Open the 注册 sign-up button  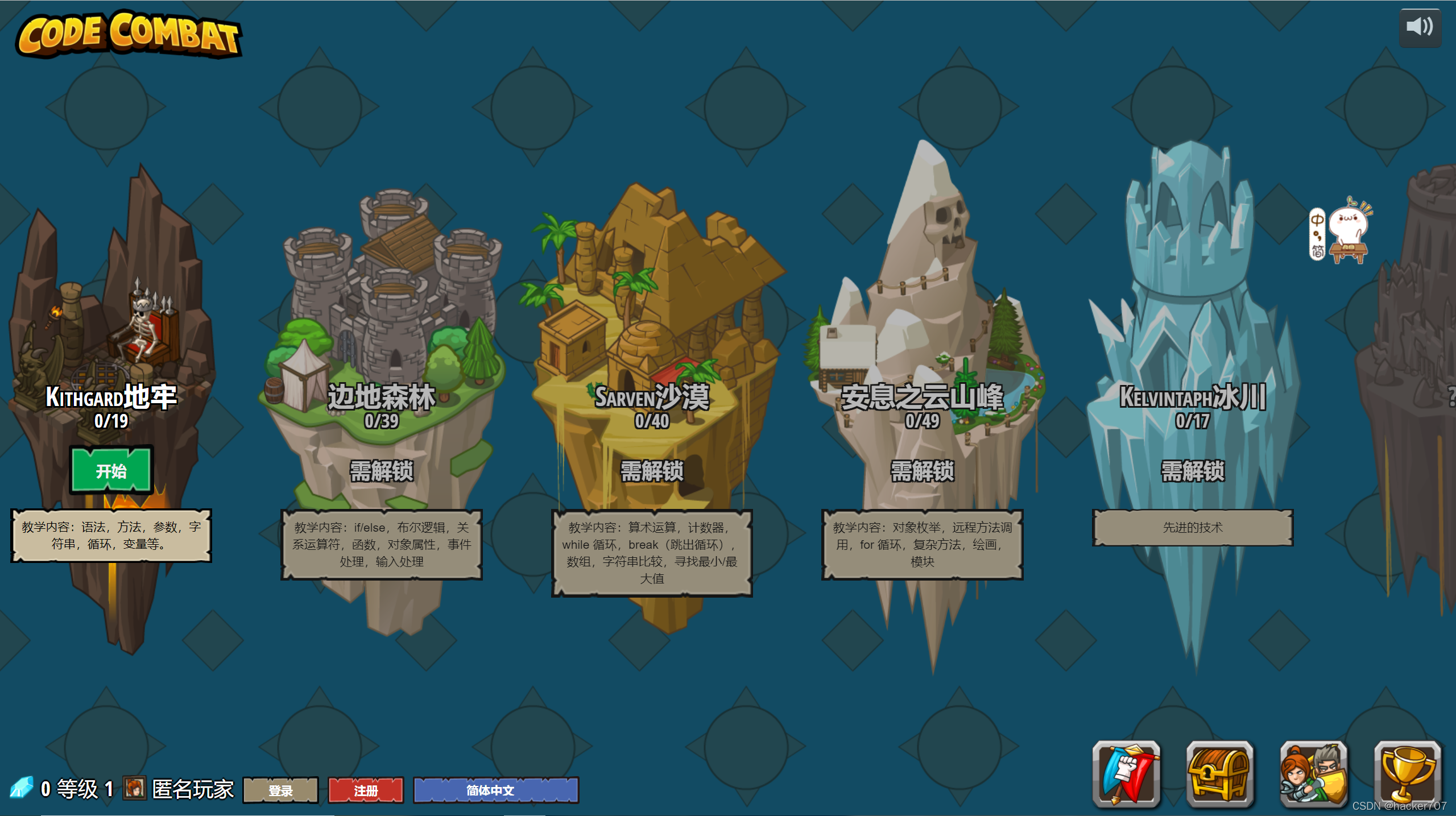point(366,790)
